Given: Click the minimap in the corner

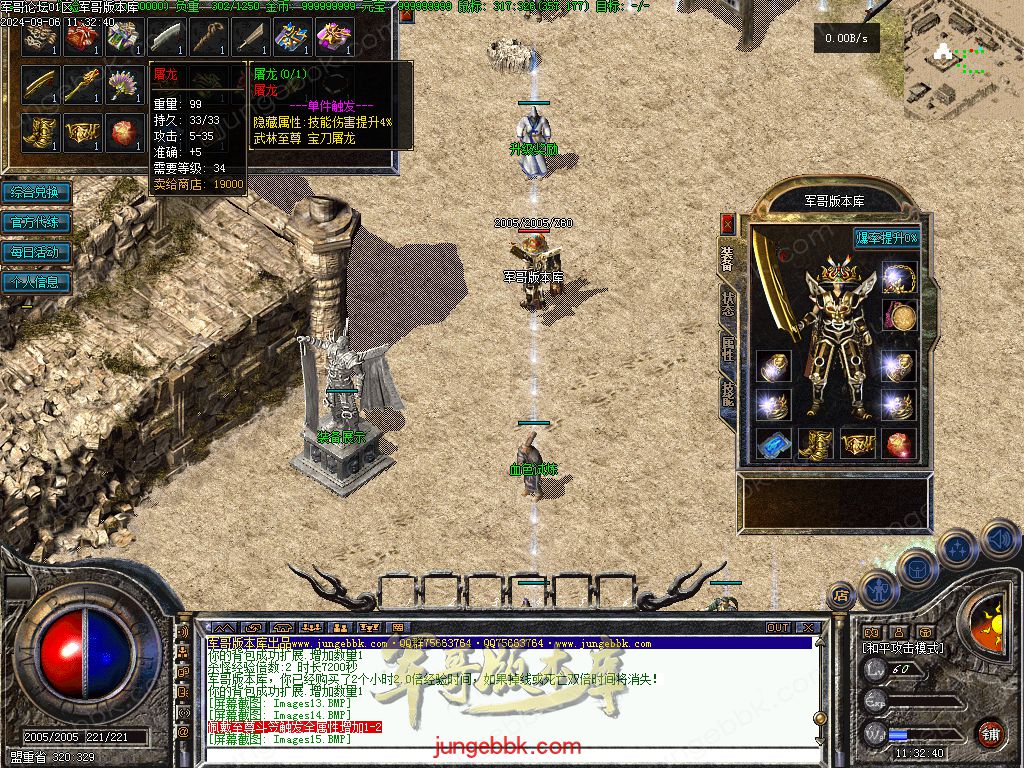Looking at the screenshot, I should tap(962, 60).
